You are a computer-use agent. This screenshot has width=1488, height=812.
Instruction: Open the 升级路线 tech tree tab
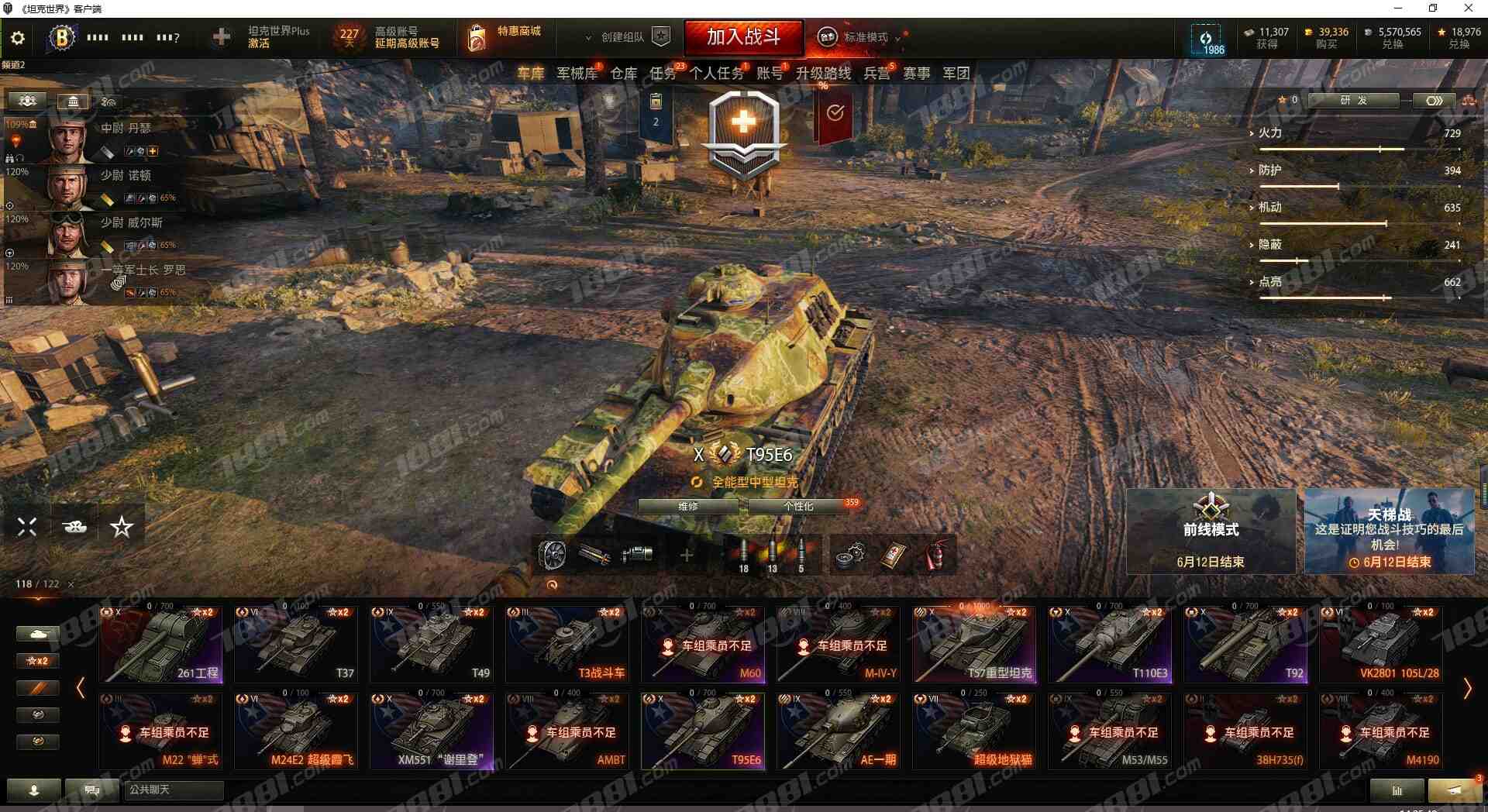click(823, 74)
